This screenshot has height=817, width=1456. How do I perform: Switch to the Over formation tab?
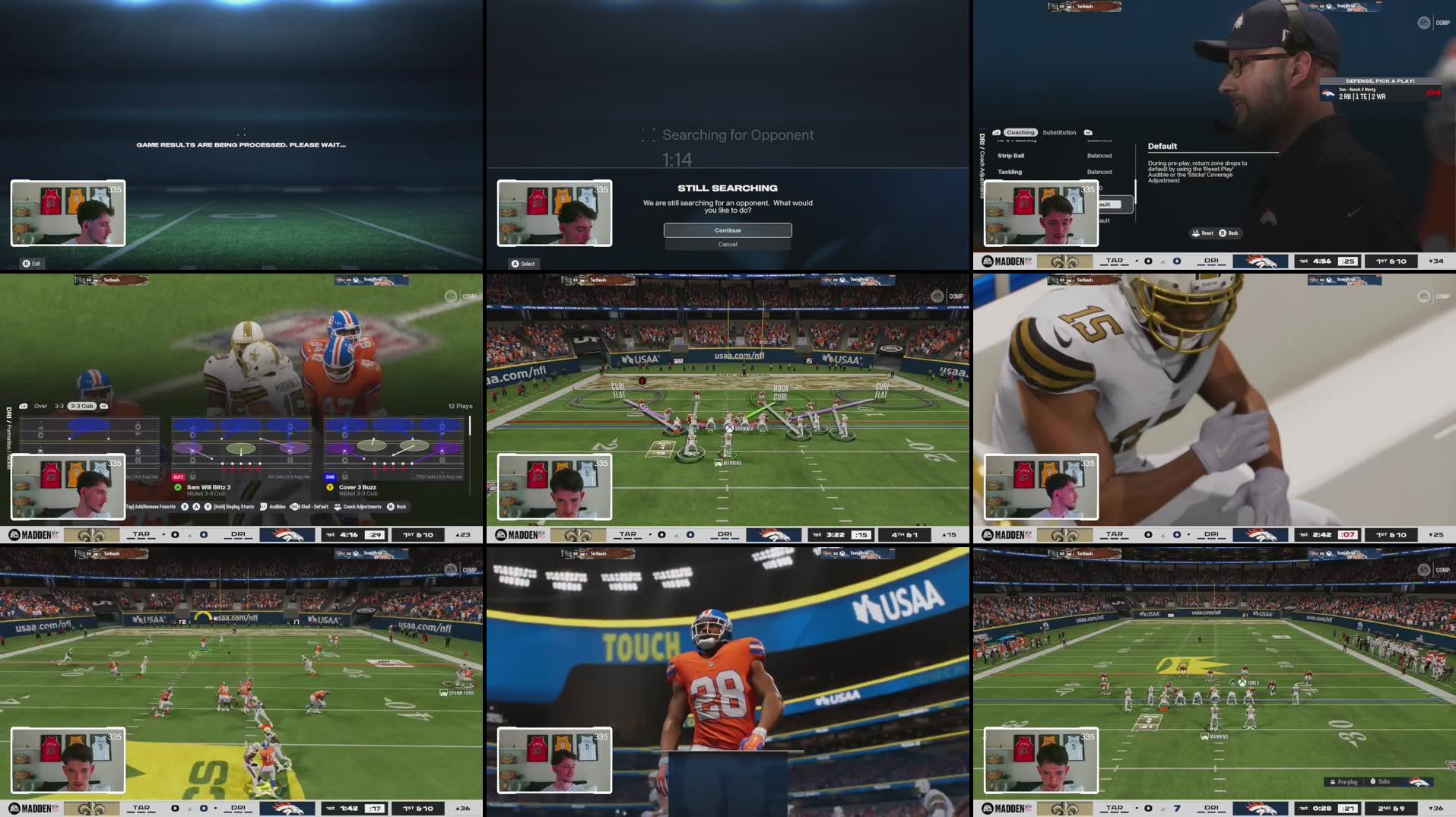click(x=40, y=407)
